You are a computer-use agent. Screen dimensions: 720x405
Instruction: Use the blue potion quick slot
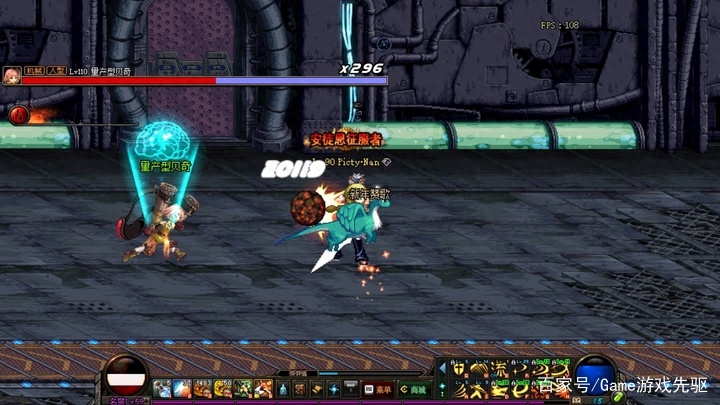tap(162, 388)
